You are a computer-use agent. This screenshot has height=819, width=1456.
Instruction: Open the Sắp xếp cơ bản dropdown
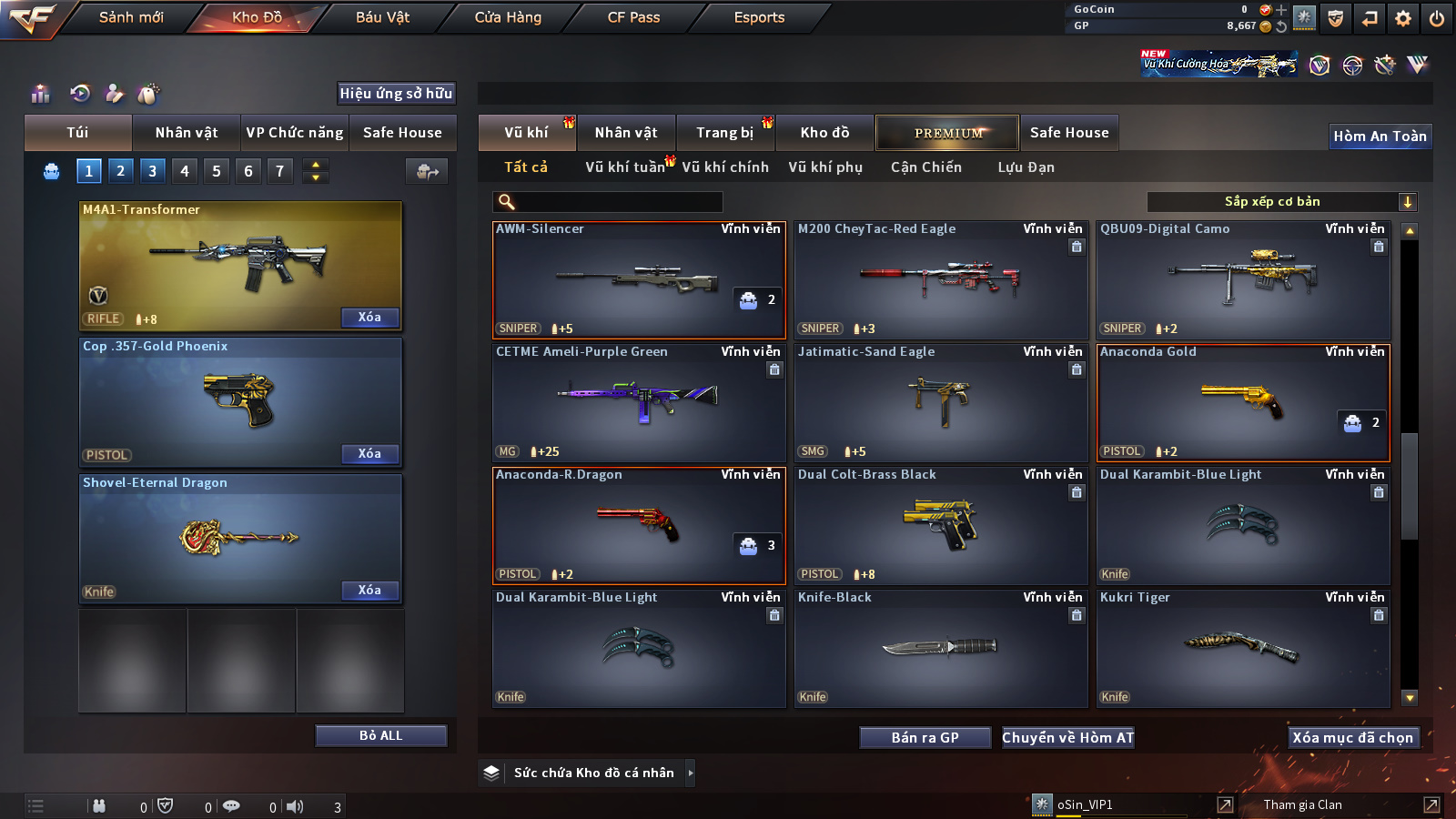pos(1281,202)
